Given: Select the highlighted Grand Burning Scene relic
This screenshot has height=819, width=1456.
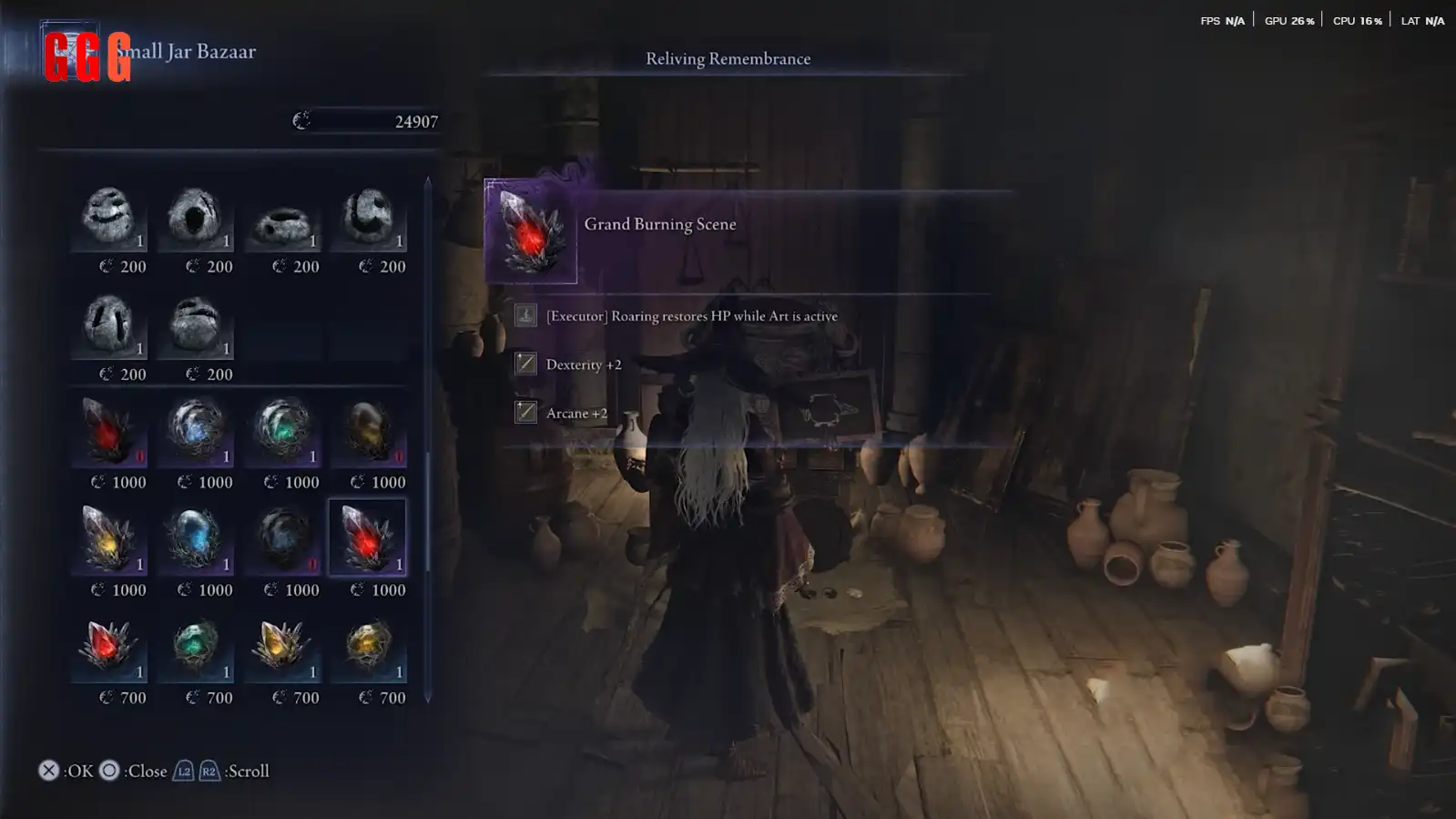Looking at the screenshot, I should 367,538.
